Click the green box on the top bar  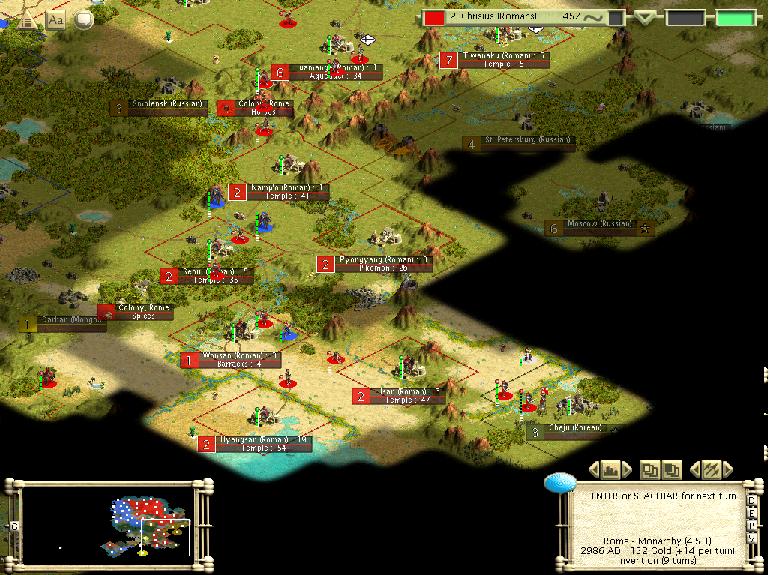[734, 17]
